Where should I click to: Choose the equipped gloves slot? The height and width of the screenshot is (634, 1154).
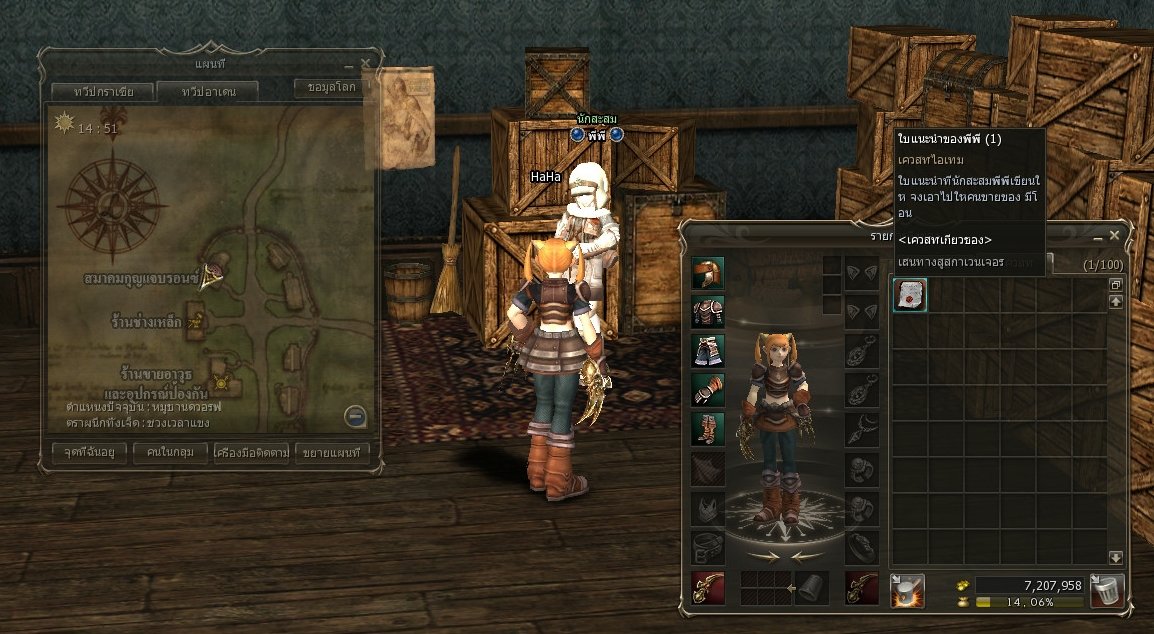click(x=708, y=390)
